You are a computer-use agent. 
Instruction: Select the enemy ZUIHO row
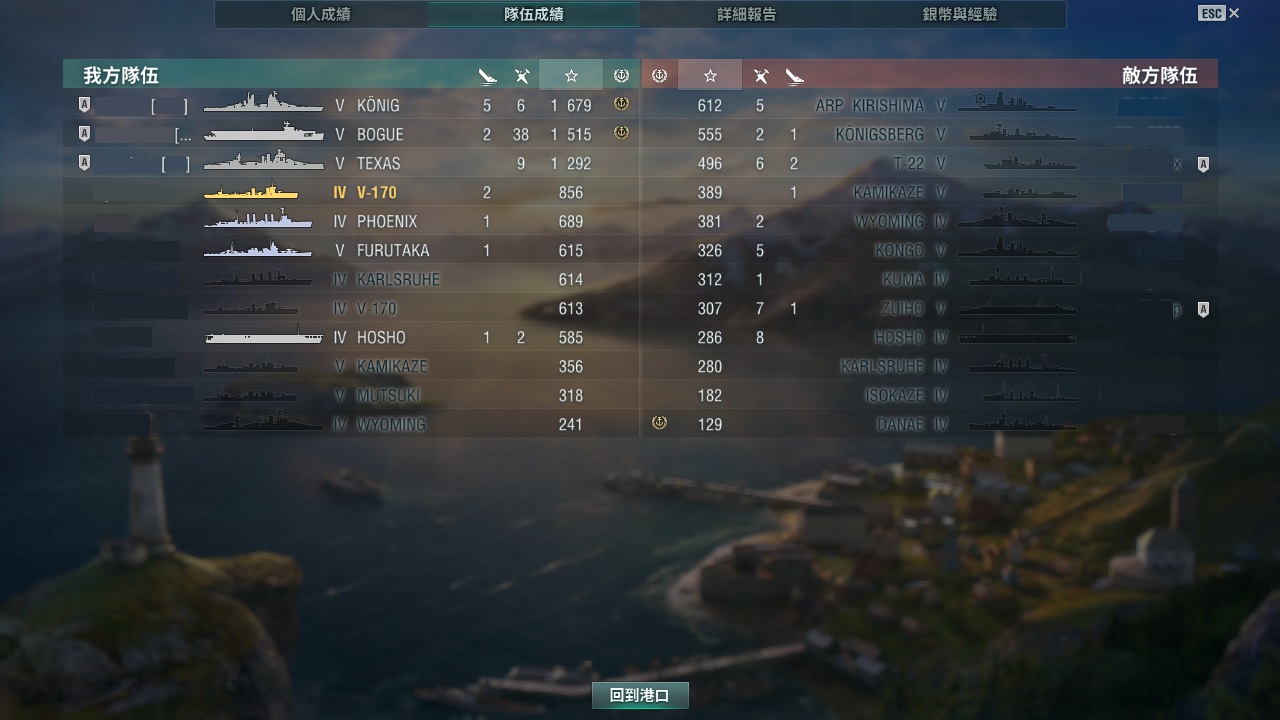928,308
